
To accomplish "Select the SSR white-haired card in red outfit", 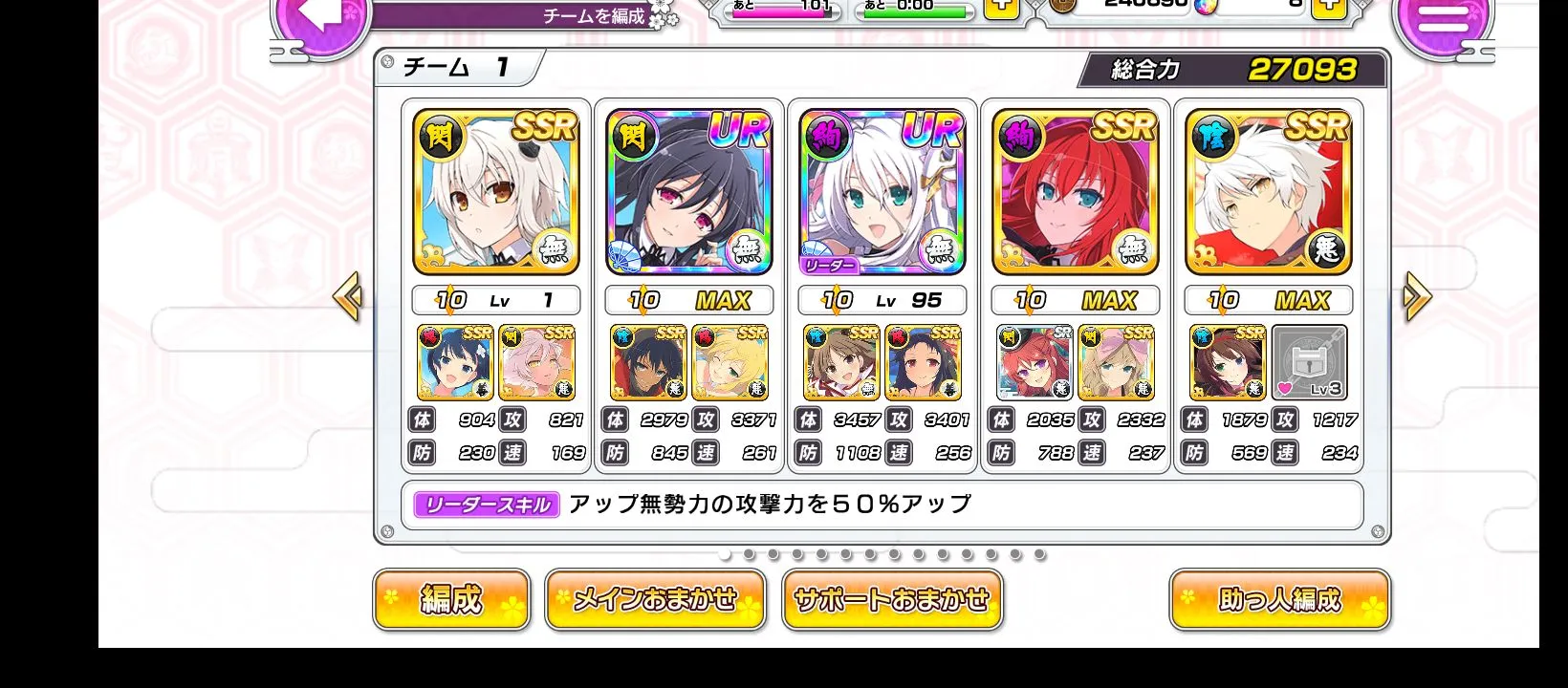I will [1269, 192].
